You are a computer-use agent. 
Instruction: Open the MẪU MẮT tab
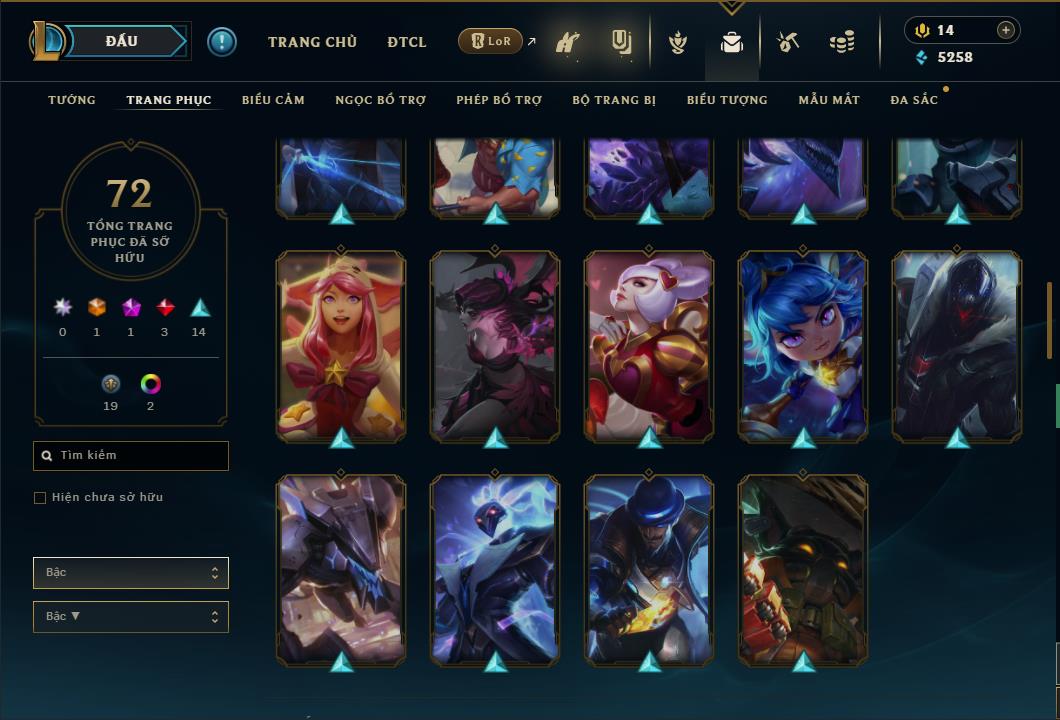click(x=829, y=100)
